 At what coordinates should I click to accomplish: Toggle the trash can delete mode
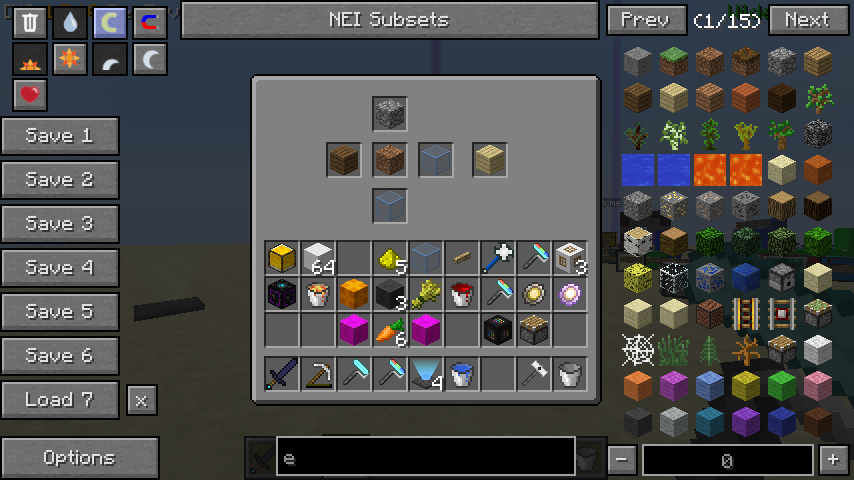(x=29, y=23)
